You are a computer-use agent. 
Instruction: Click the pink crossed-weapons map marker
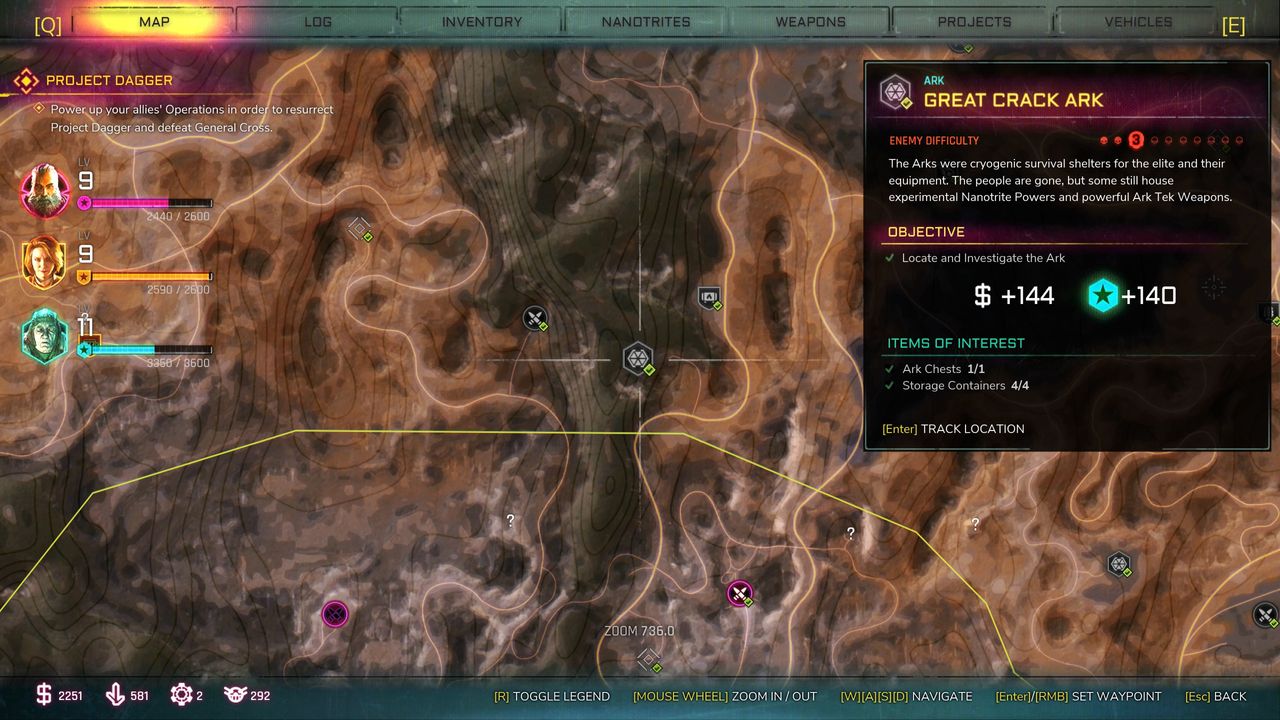pyautogui.click(x=739, y=594)
